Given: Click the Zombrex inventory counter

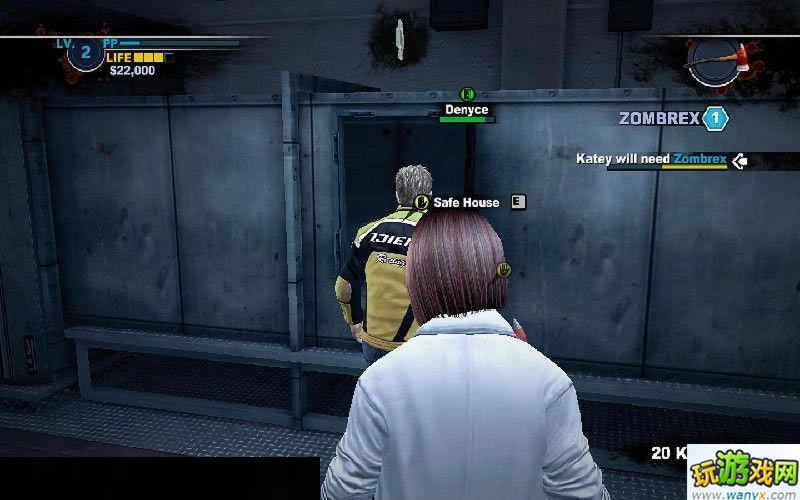Looking at the screenshot, I should point(714,119).
